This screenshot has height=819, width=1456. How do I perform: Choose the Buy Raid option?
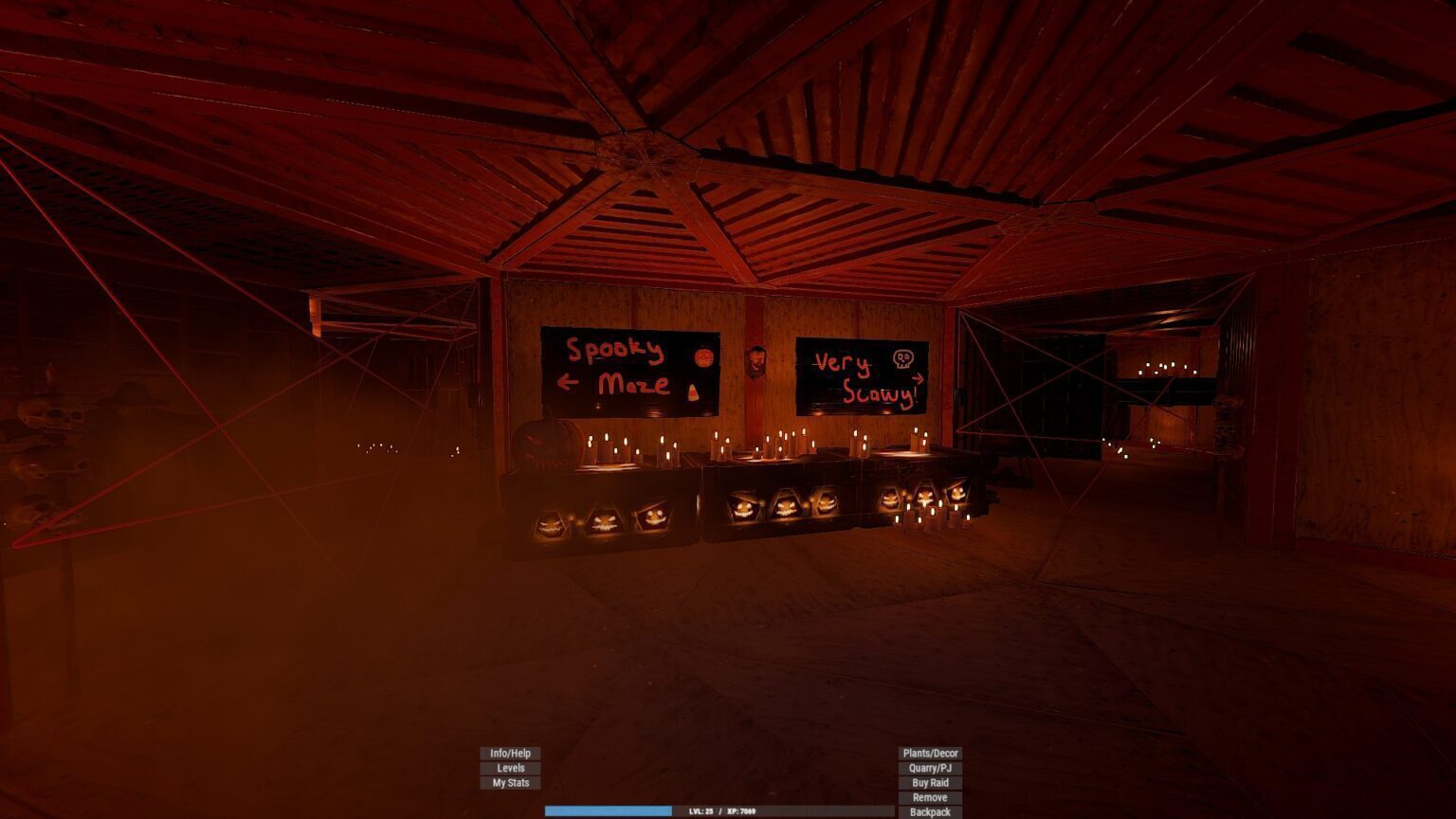click(930, 783)
